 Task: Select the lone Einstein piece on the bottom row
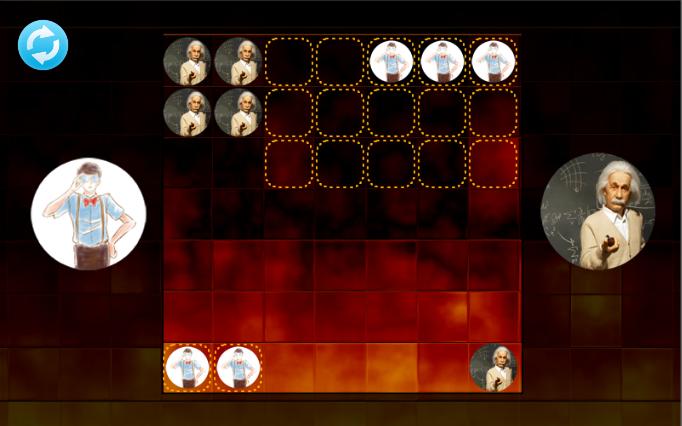pyautogui.click(x=493, y=367)
